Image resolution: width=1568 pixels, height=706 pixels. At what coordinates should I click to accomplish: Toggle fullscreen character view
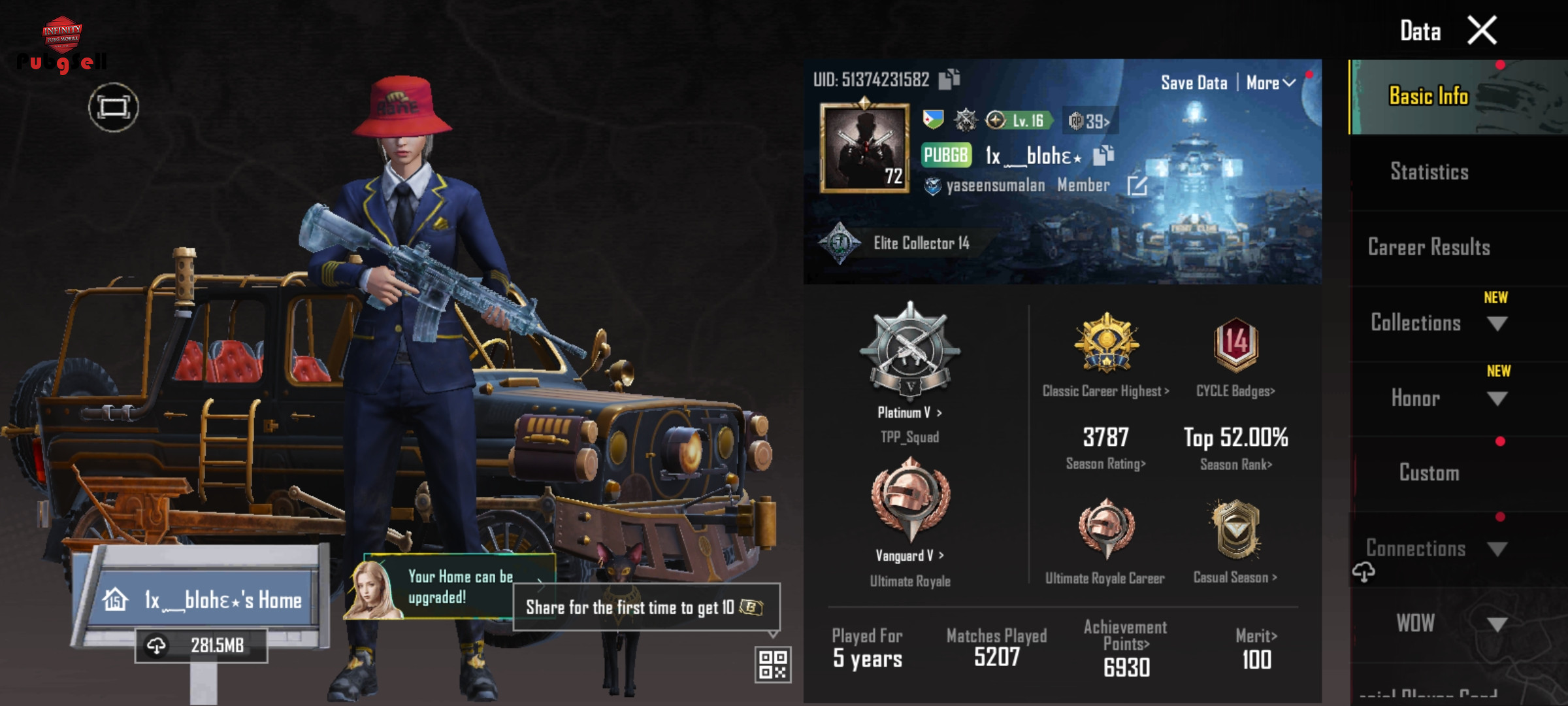click(x=114, y=107)
